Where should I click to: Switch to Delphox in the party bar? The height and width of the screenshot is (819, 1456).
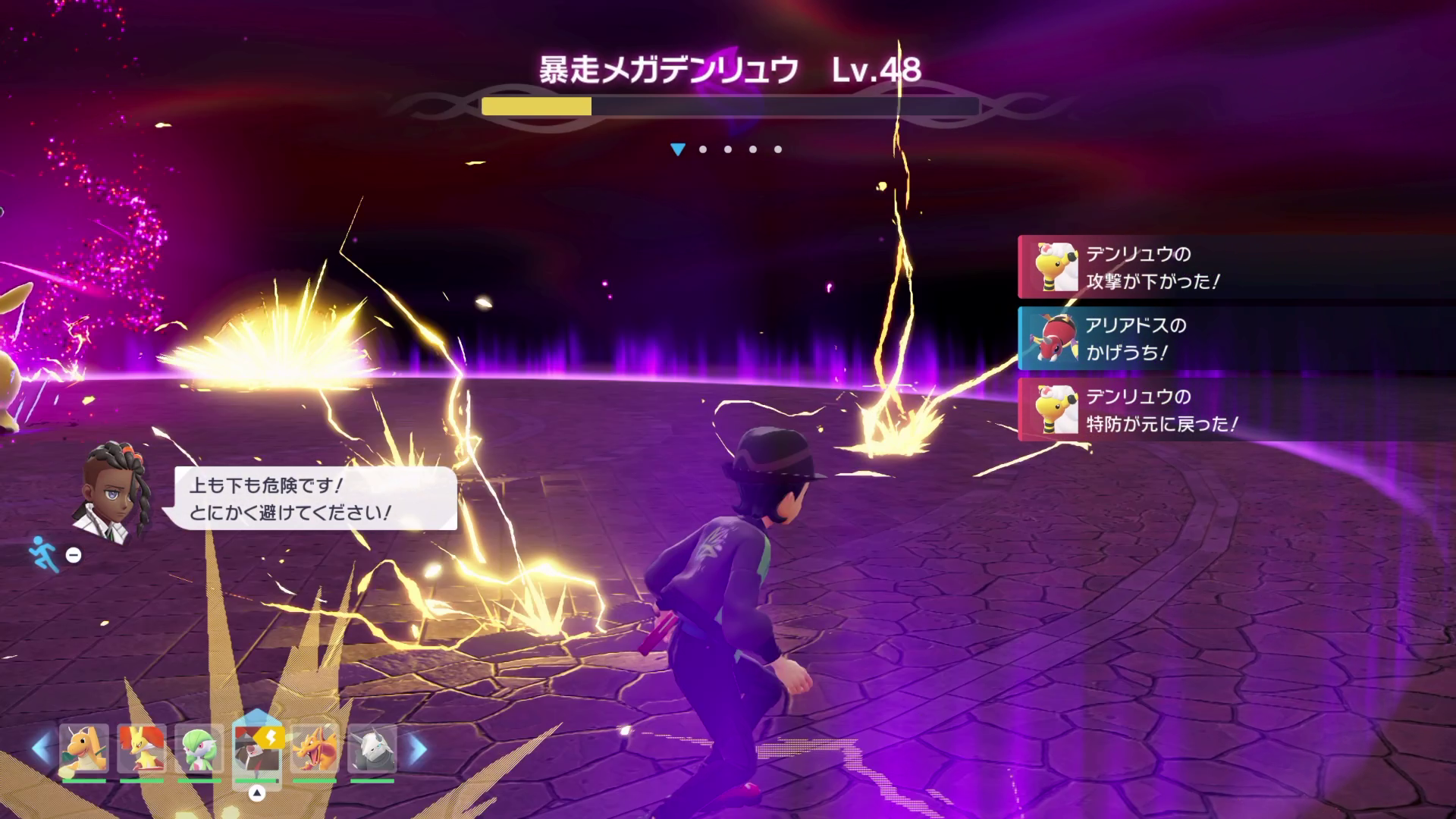point(141,749)
